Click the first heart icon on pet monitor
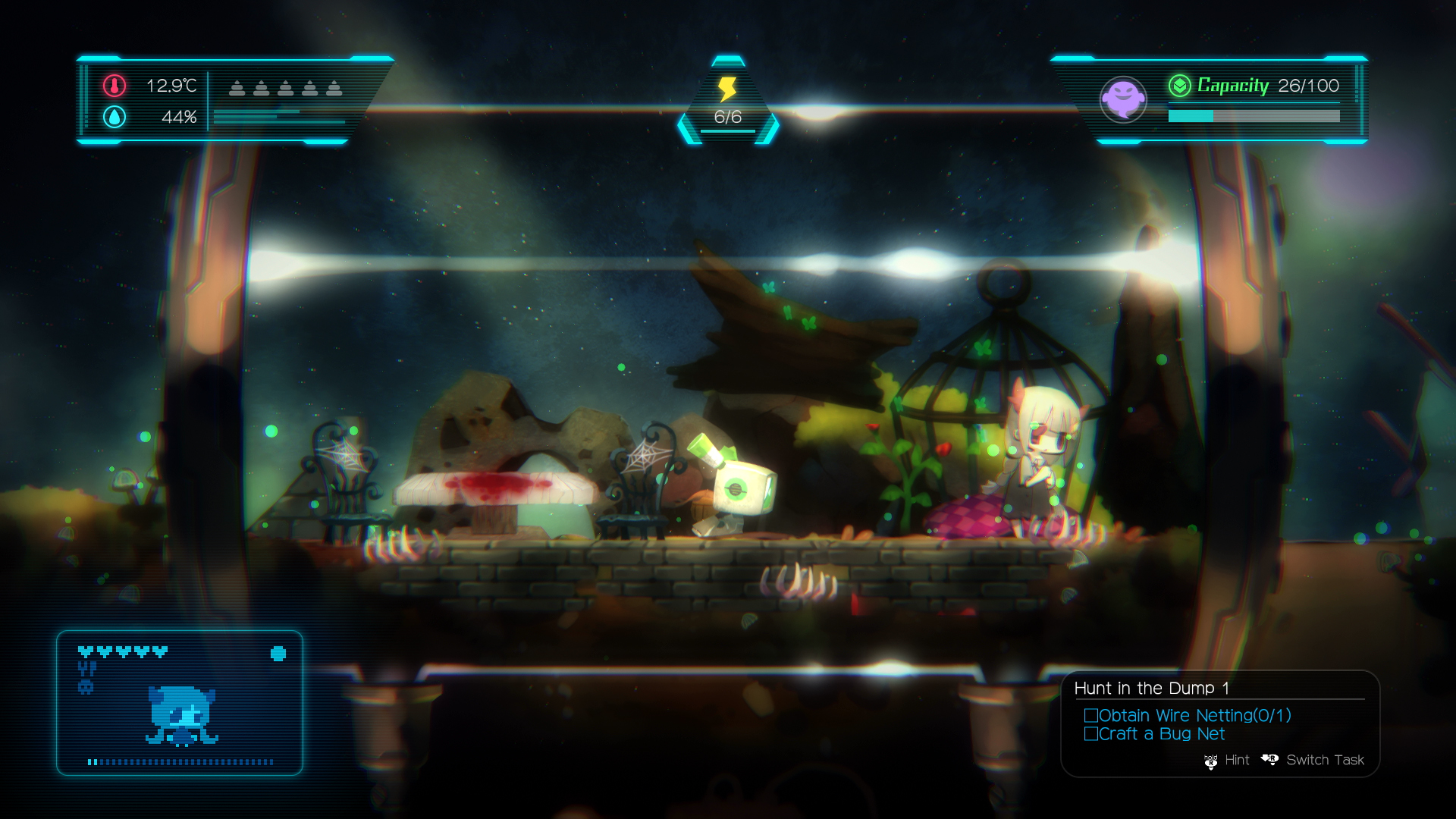Image resolution: width=1456 pixels, height=819 pixels. coord(84,651)
